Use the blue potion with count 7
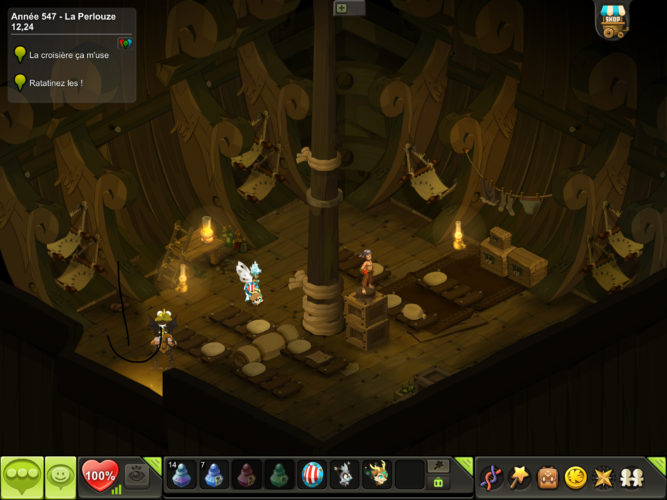667x500 pixels. 214,475
